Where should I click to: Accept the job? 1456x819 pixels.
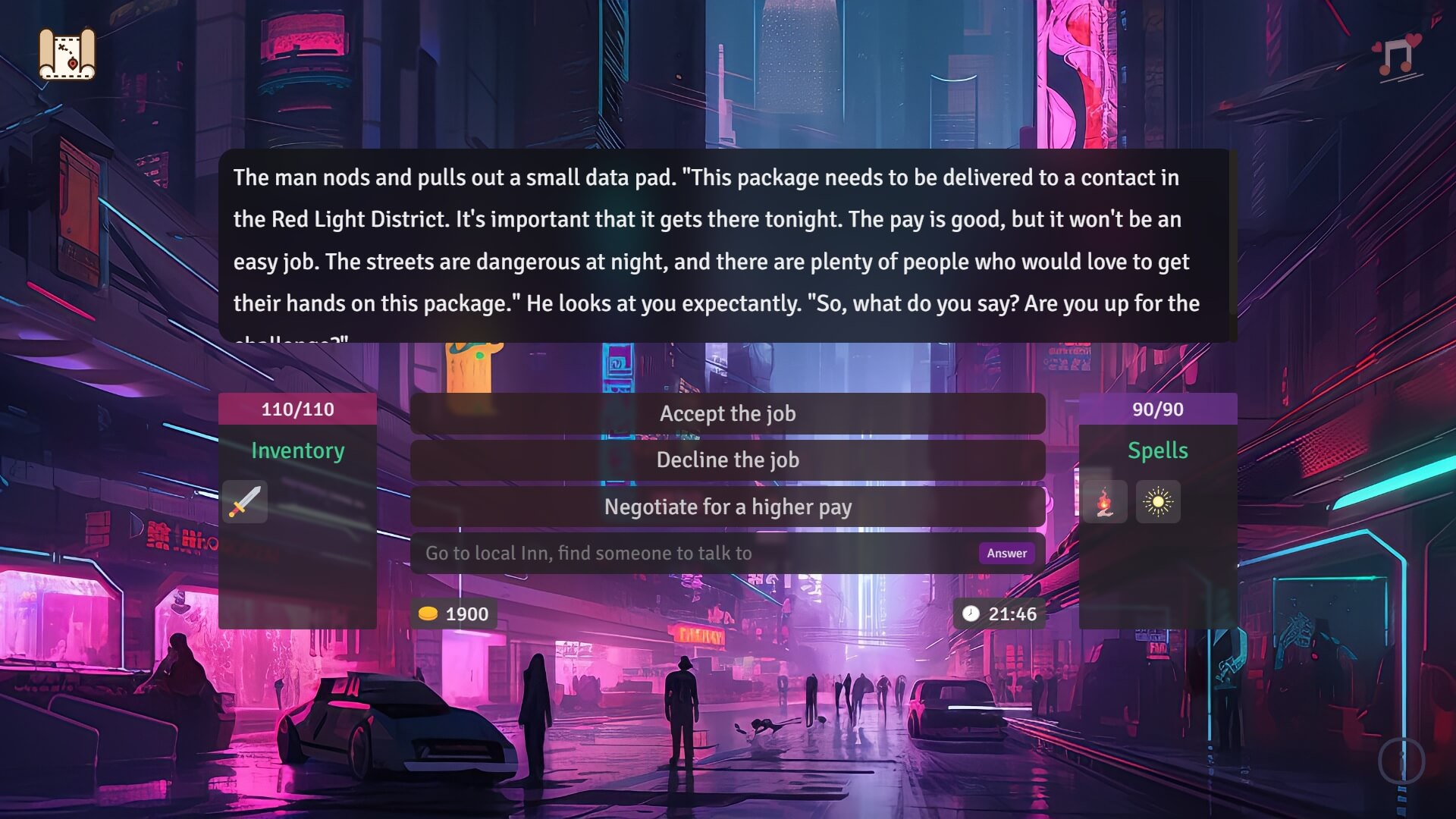pos(727,413)
